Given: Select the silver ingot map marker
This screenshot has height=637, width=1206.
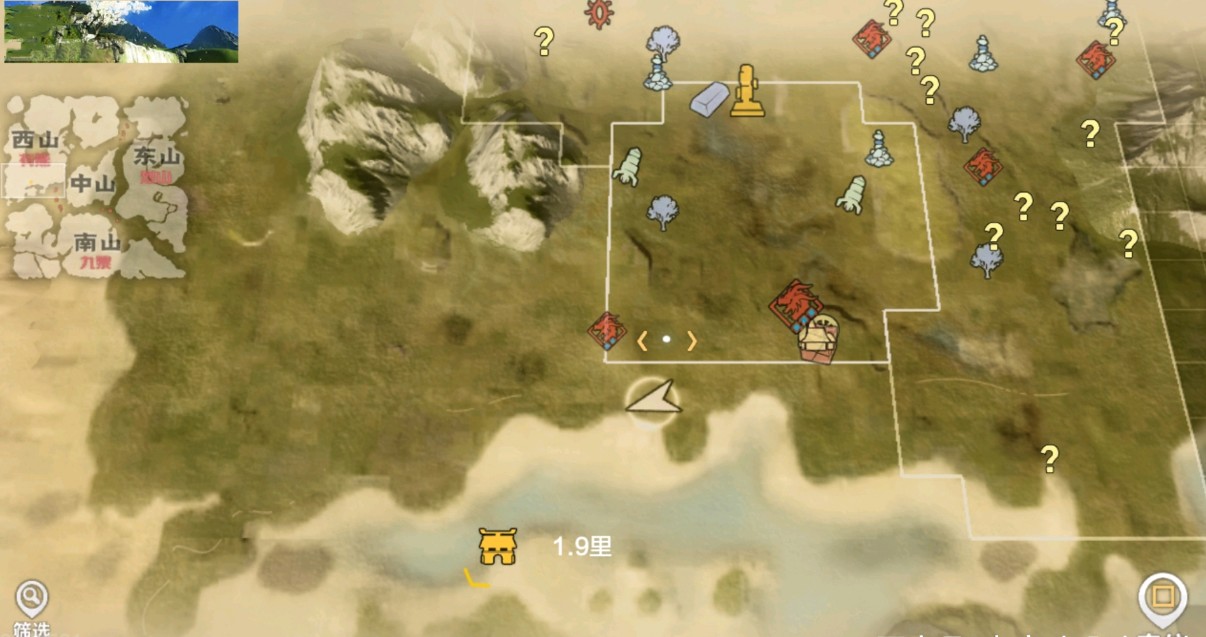Looking at the screenshot, I should pyautogui.click(x=711, y=98).
